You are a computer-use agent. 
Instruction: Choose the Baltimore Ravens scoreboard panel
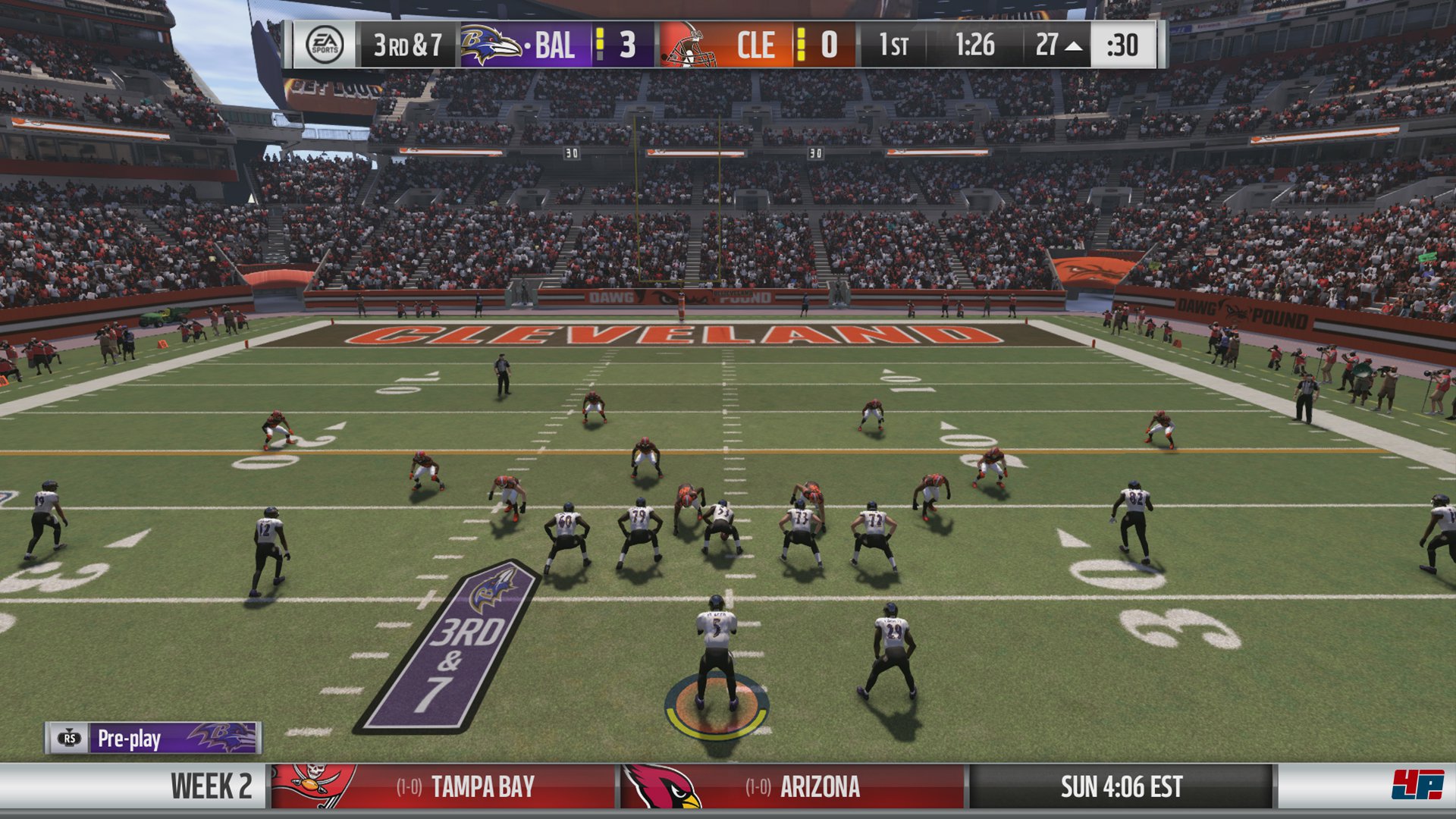557,45
